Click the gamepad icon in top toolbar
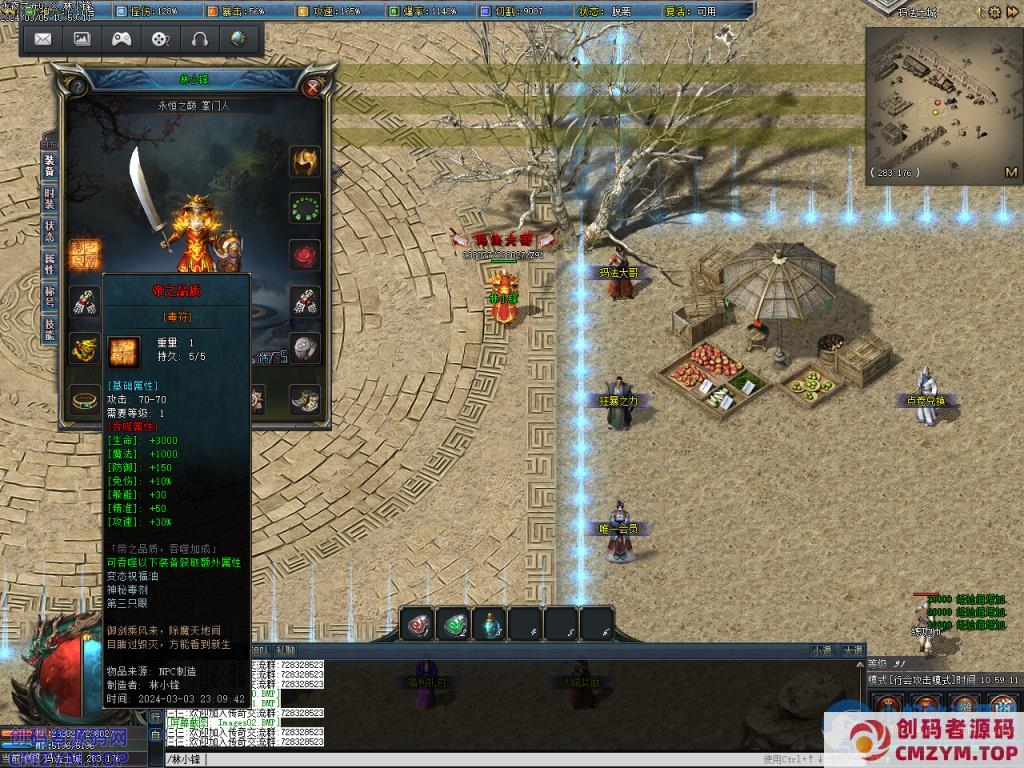 pos(121,39)
